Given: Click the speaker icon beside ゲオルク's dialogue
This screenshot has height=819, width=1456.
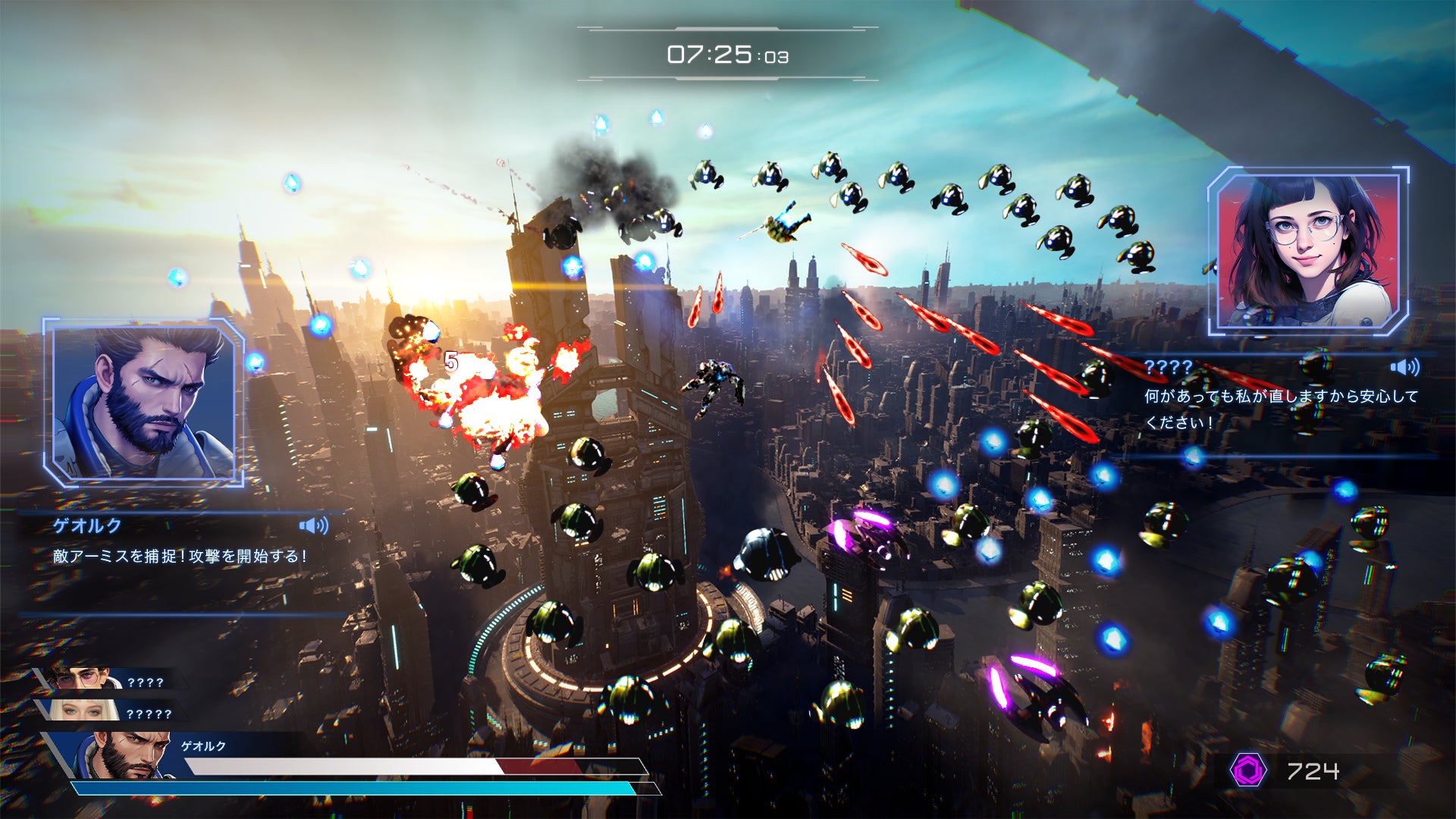Looking at the screenshot, I should 313,526.
